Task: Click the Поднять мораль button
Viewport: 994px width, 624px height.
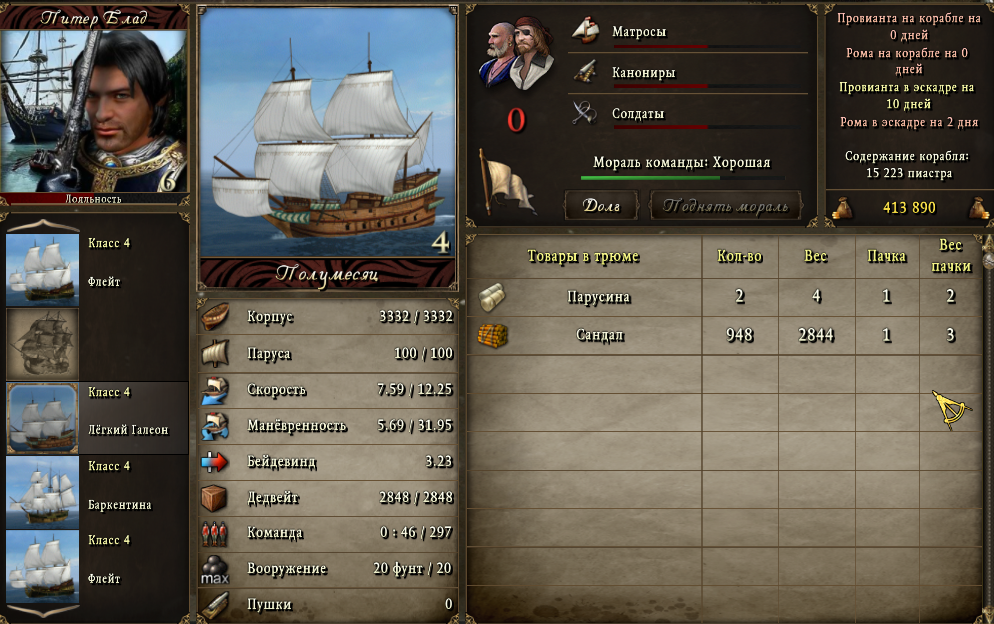Action: (726, 207)
